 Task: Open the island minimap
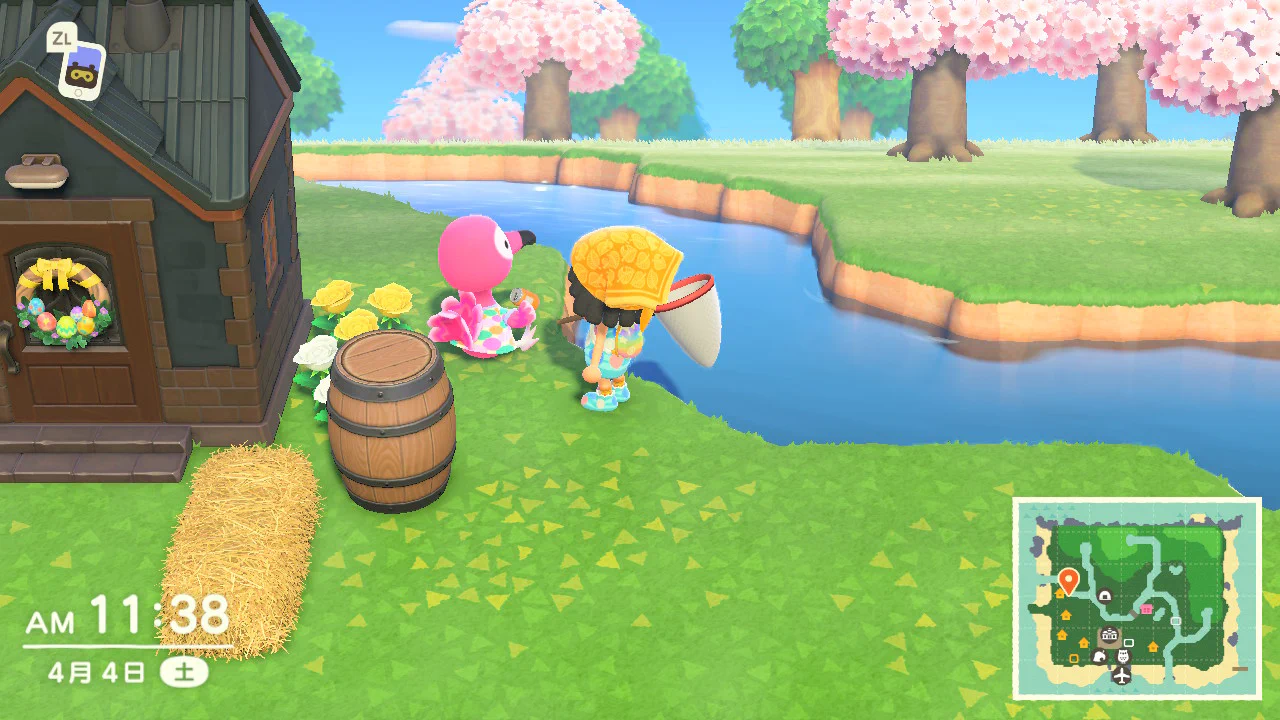pos(1137,598)
